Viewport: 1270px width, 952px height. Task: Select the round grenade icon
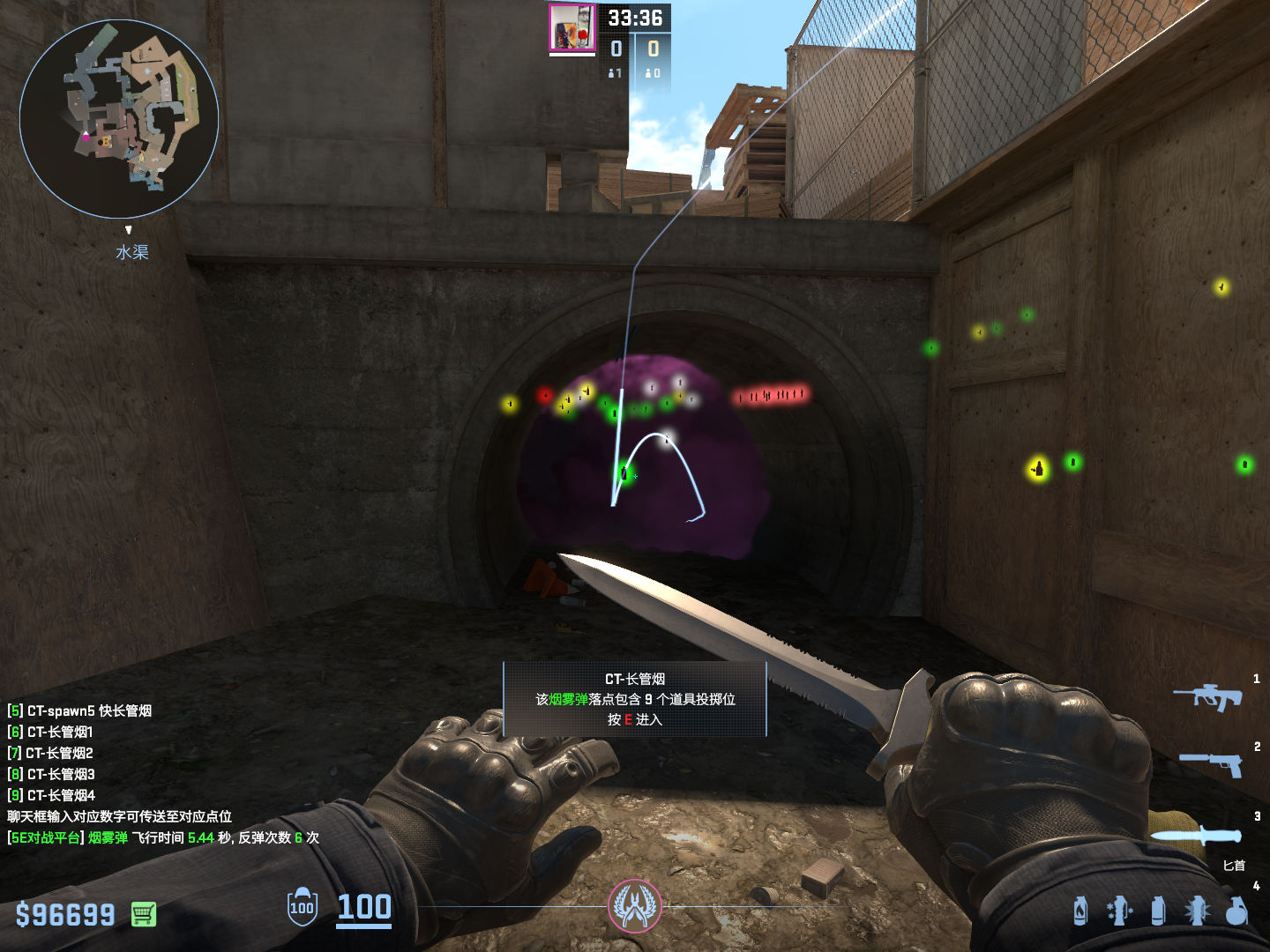[1236, 911]
